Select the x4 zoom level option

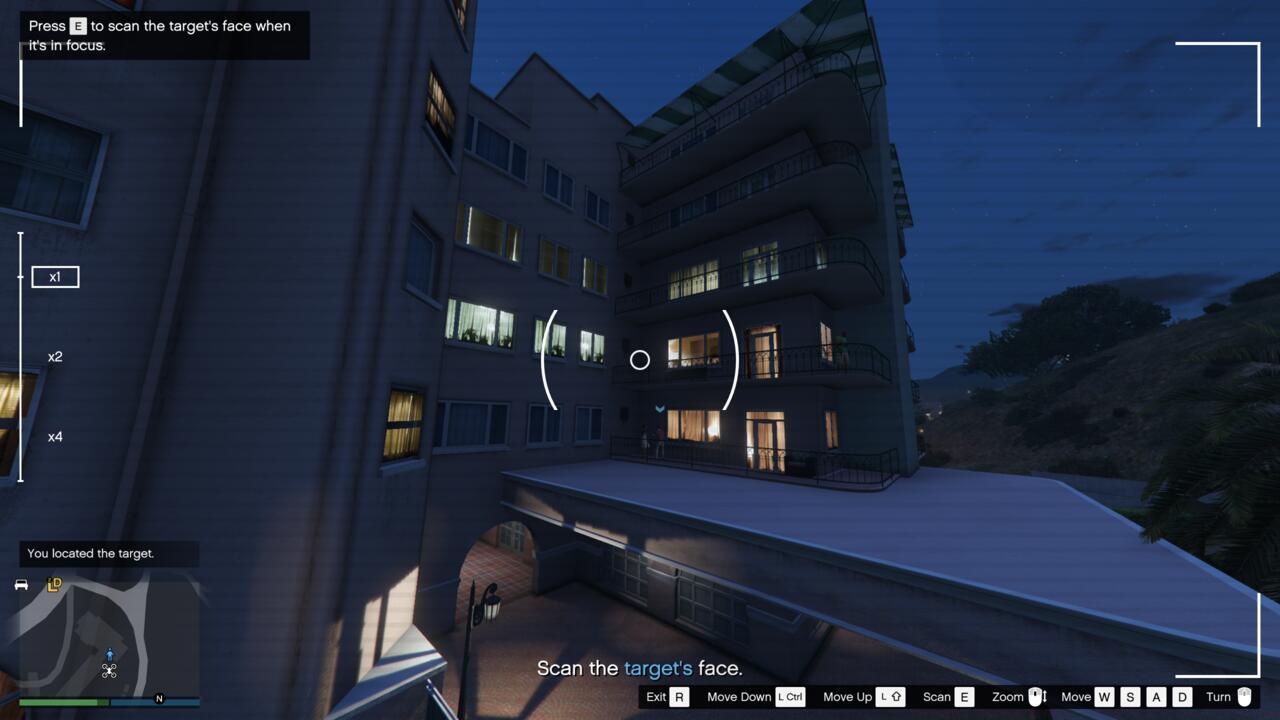pos(55,437)
